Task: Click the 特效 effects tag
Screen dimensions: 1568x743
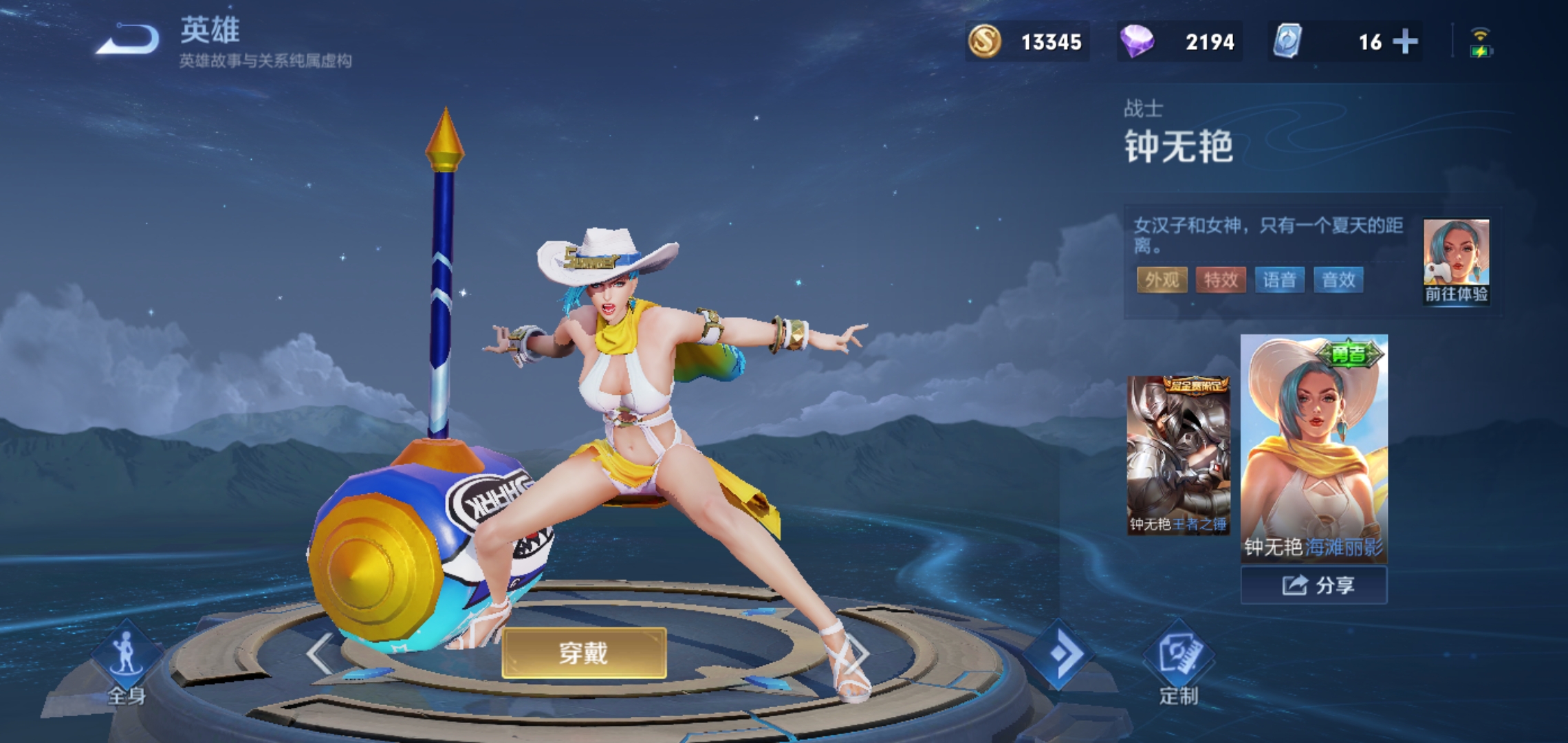Action: pos(1221,280)
